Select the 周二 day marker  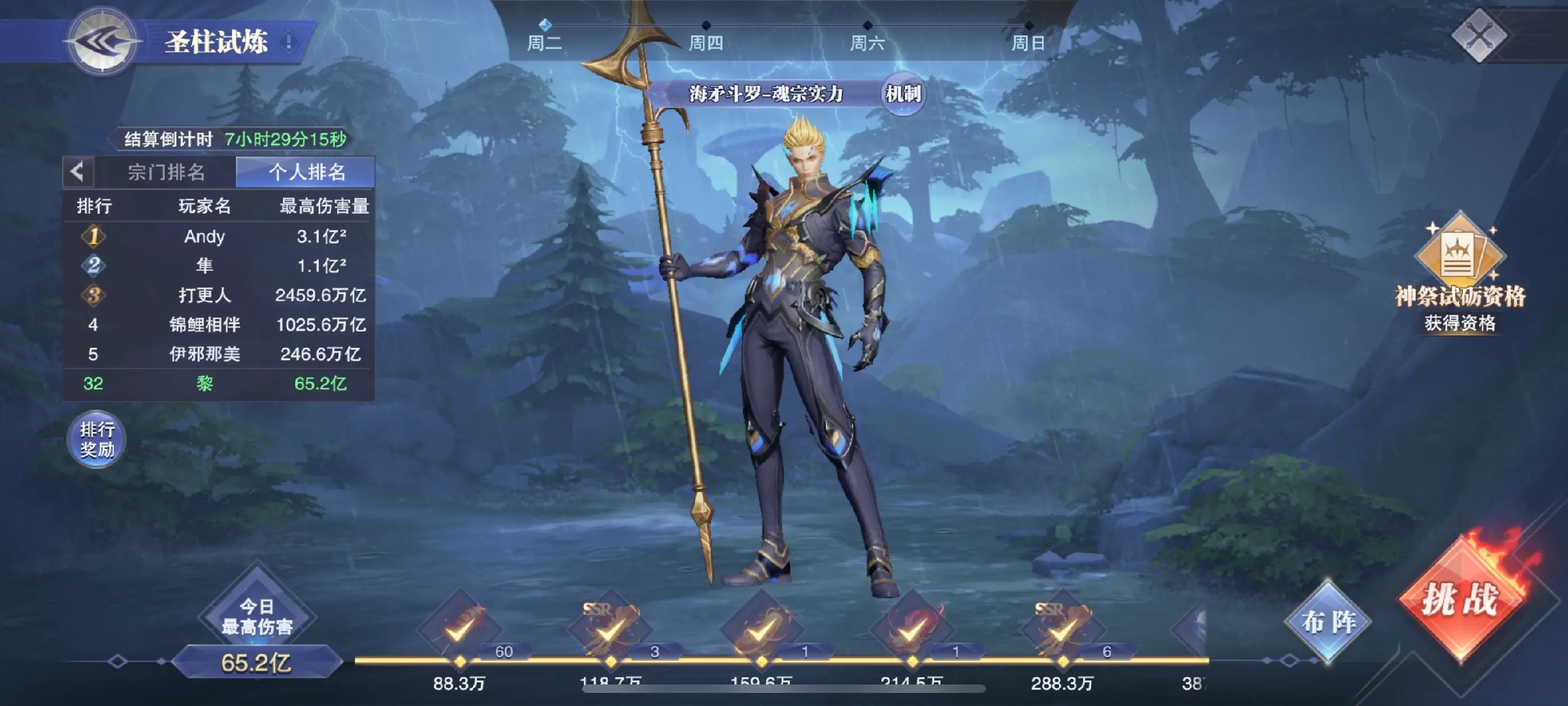(544, 38)
